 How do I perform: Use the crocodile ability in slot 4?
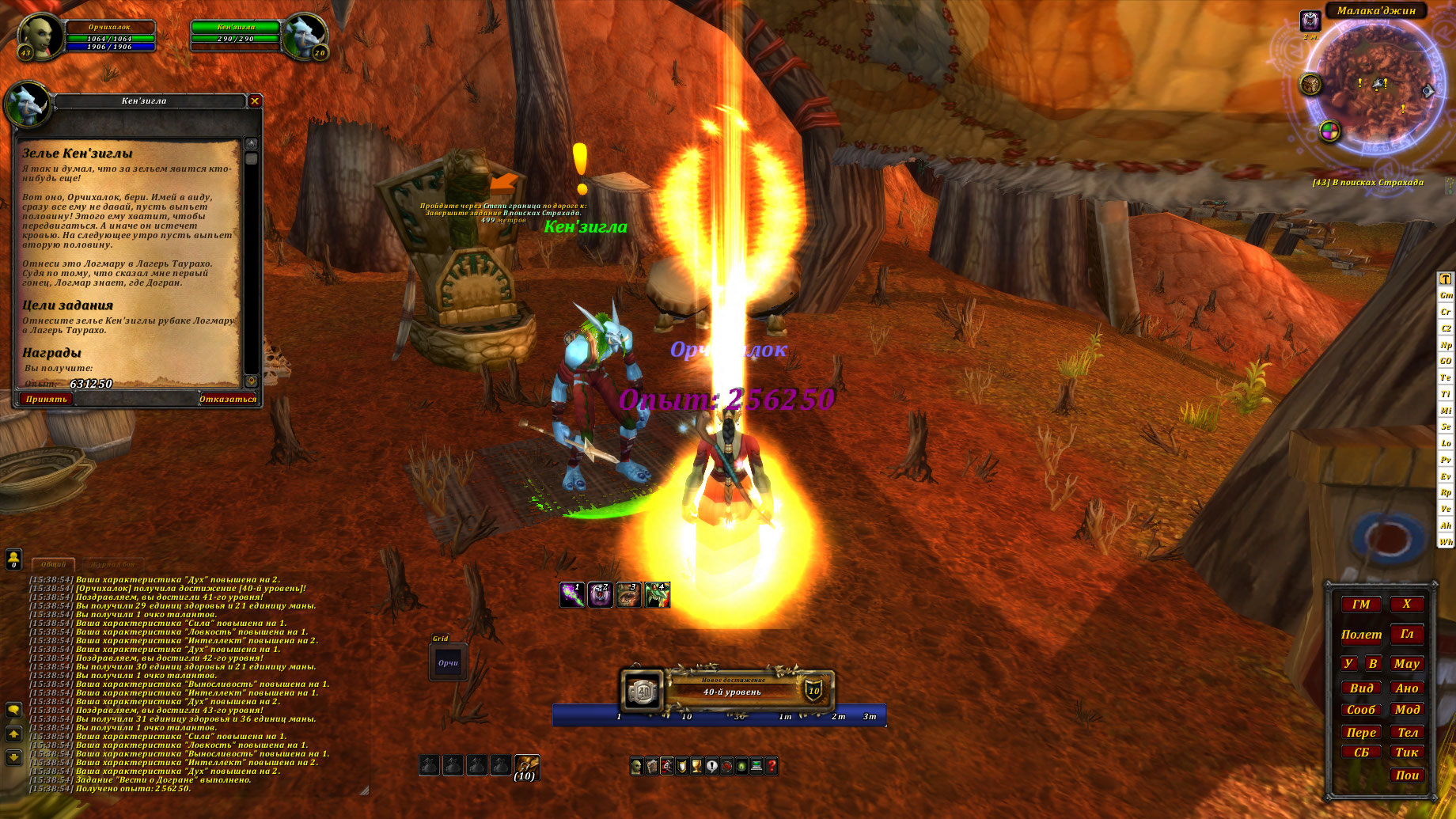658,595
